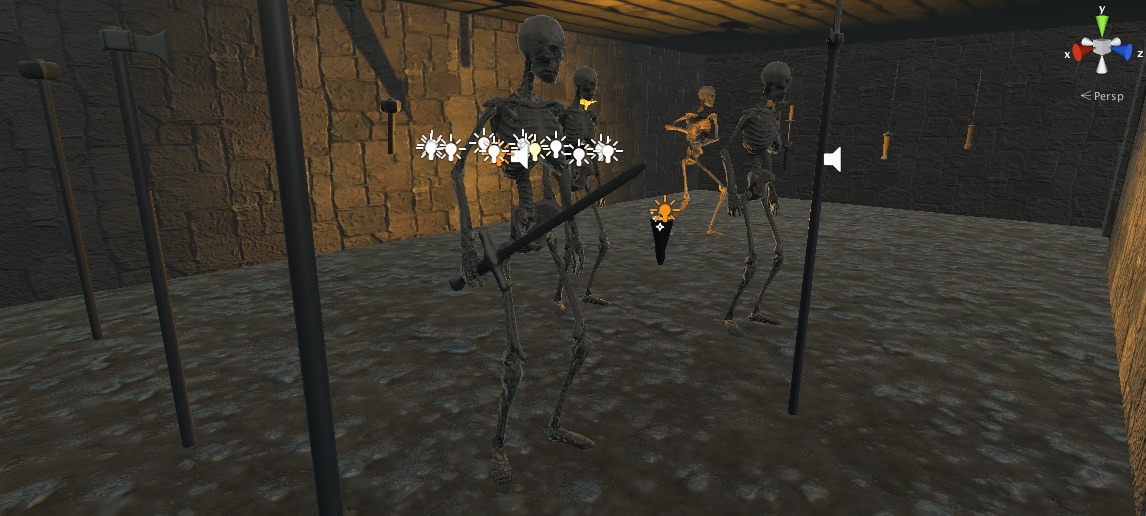Image resolution: width=1146 pixels, height=516 pixels.
Task: Click the gray cube of the orientation gizmo
Action: click(x=1101, y=48)
